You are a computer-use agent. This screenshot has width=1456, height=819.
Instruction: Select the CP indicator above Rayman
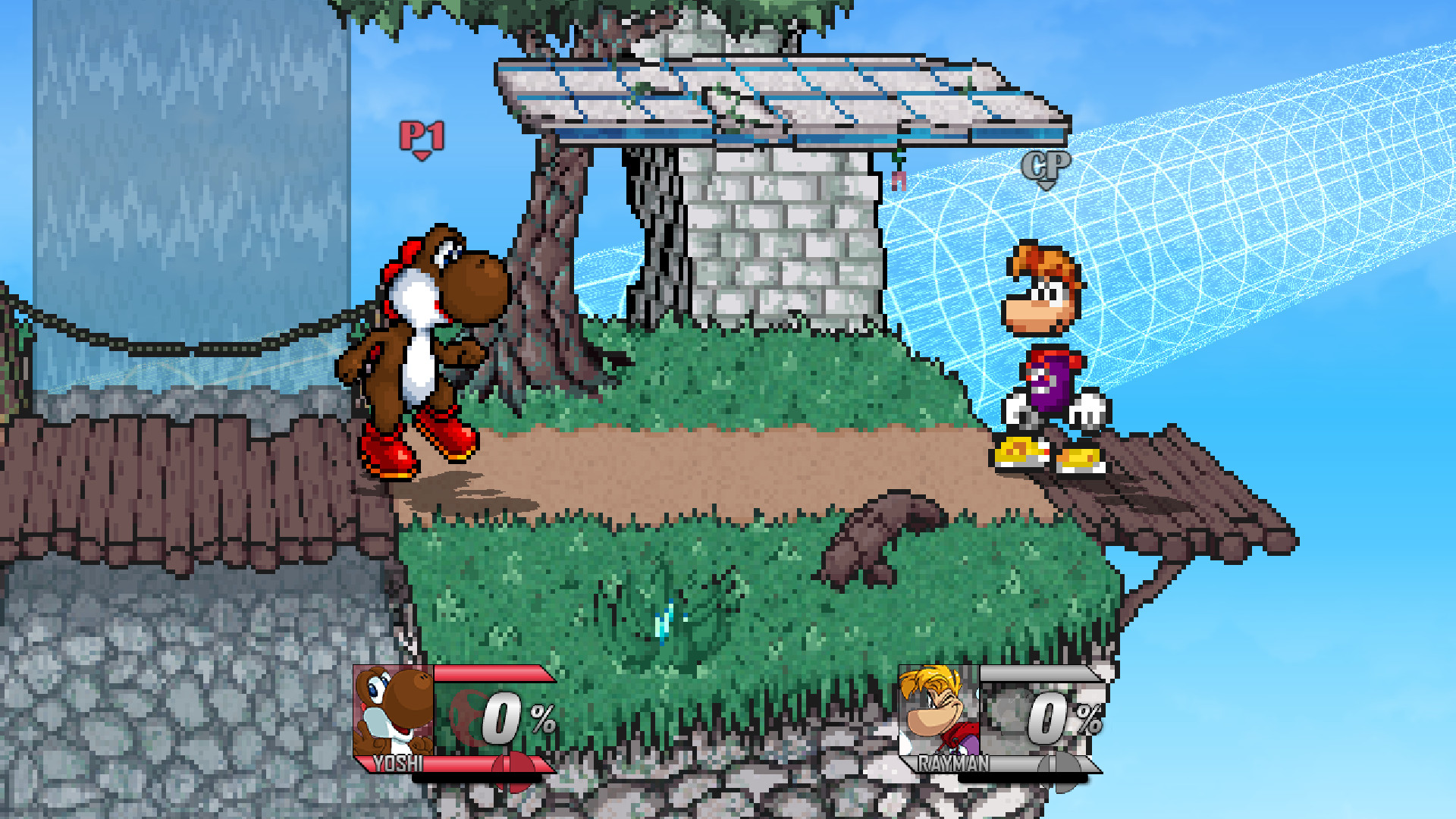tap(1046, 163)
